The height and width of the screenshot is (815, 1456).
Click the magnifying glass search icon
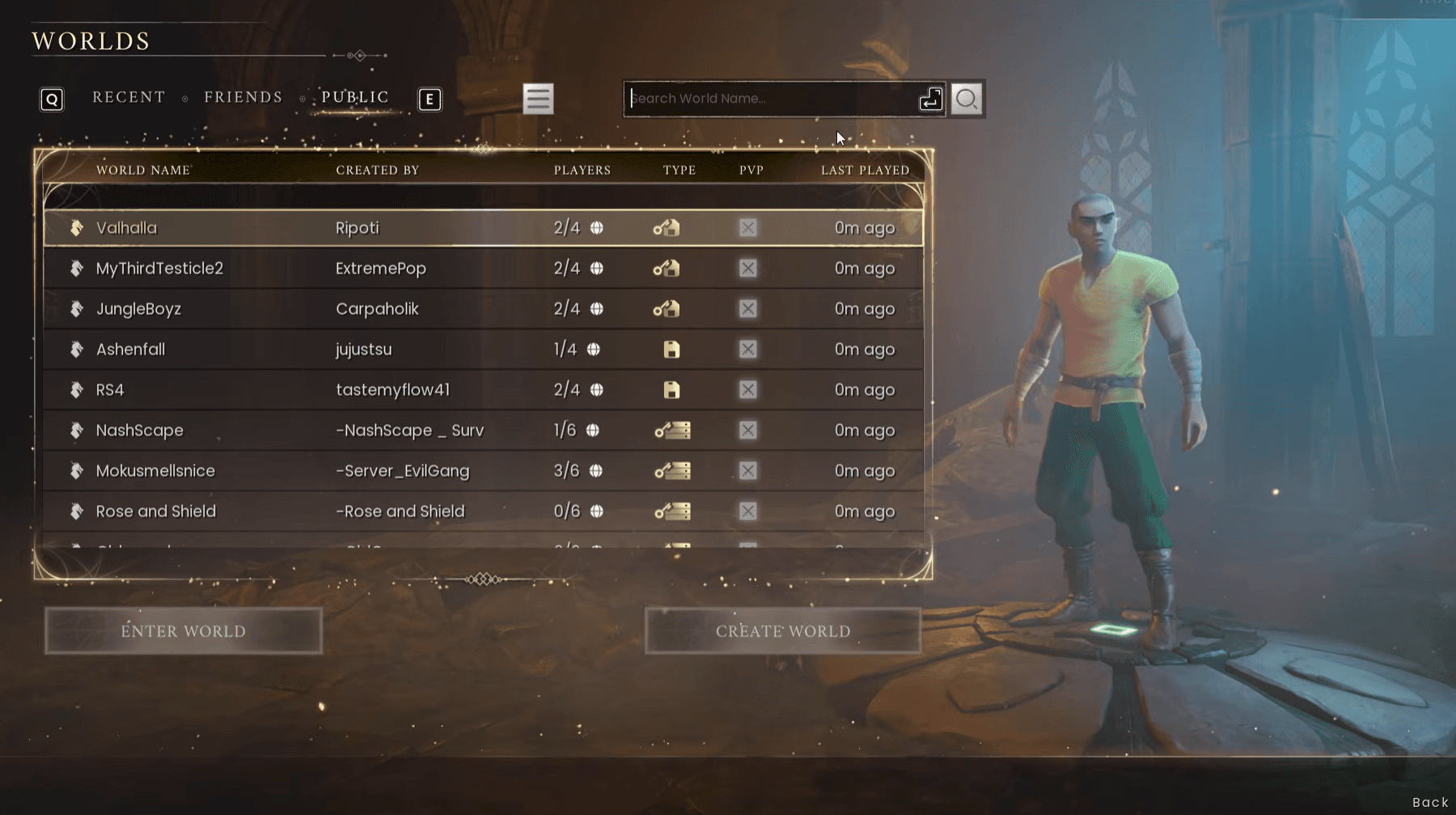[967, 99]
